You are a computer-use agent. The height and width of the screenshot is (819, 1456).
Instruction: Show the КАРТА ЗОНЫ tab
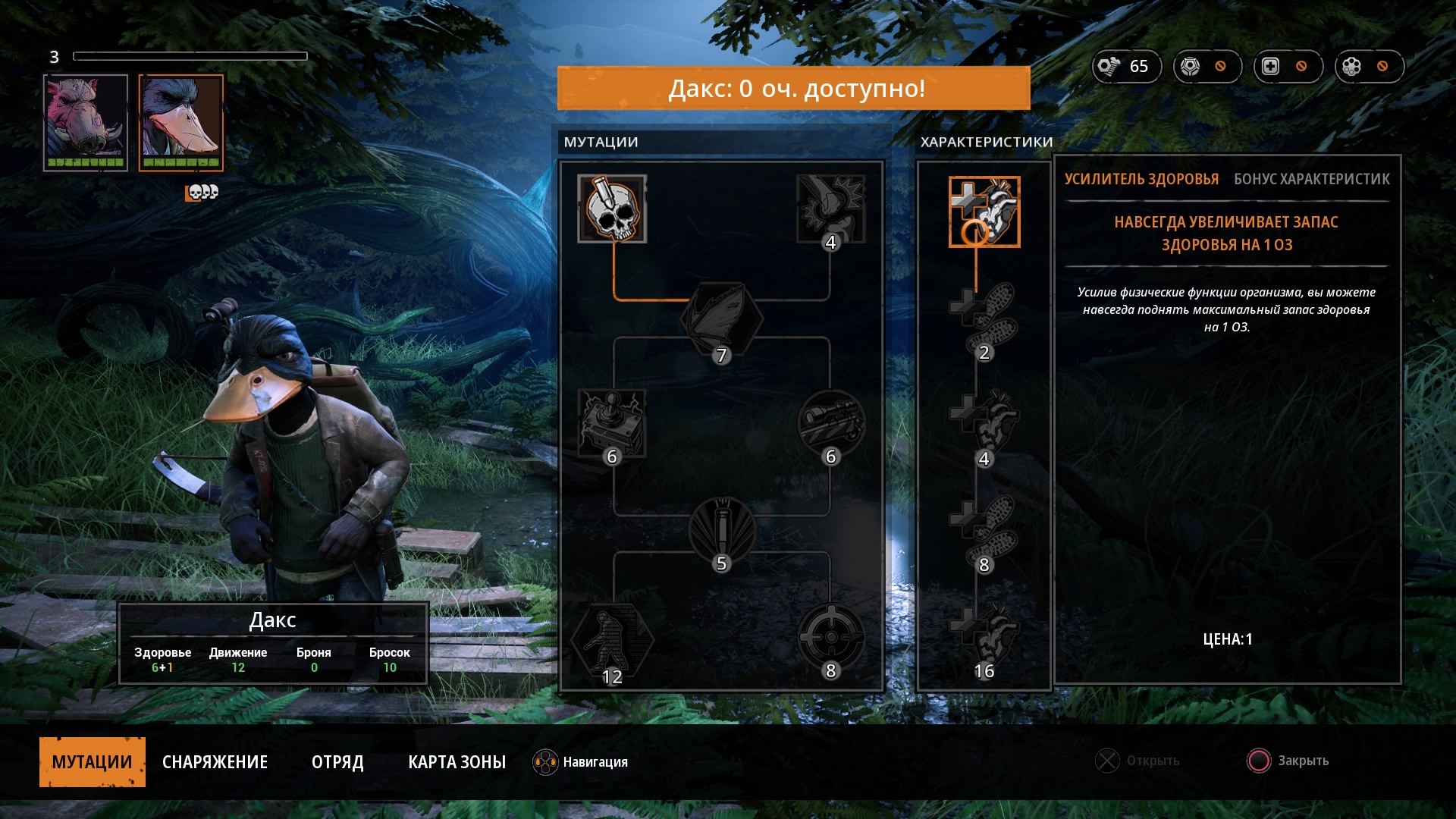pos(457,761)
